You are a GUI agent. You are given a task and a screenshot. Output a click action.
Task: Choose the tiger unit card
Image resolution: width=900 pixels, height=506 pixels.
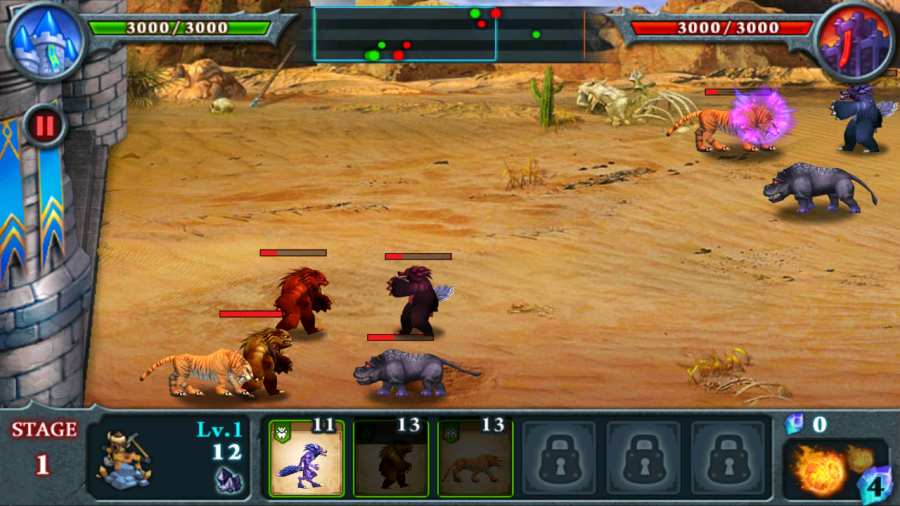tap(475, 458)
